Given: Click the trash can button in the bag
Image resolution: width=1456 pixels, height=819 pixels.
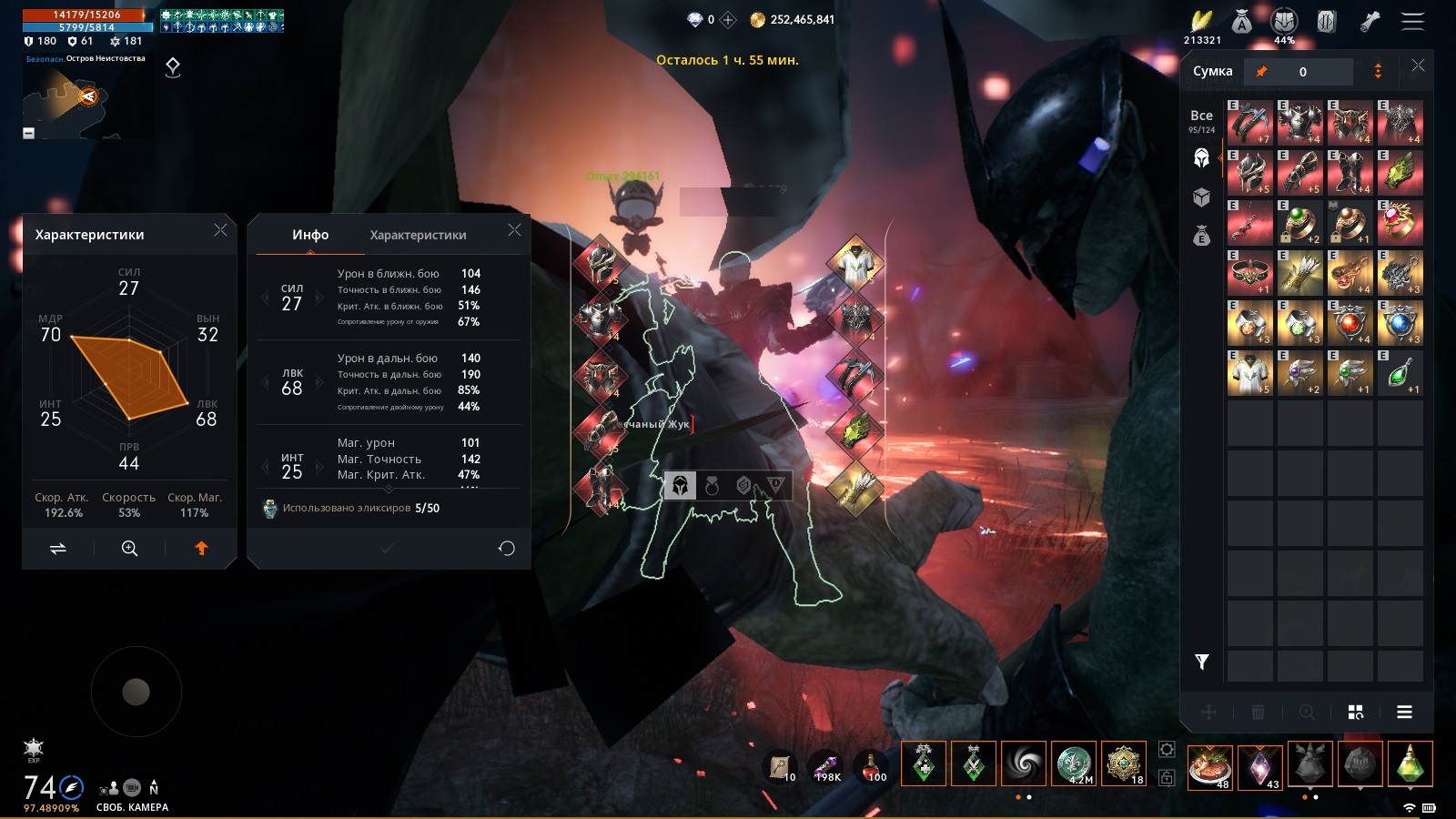Looking at the screenshot, I should coord(1258,712).
